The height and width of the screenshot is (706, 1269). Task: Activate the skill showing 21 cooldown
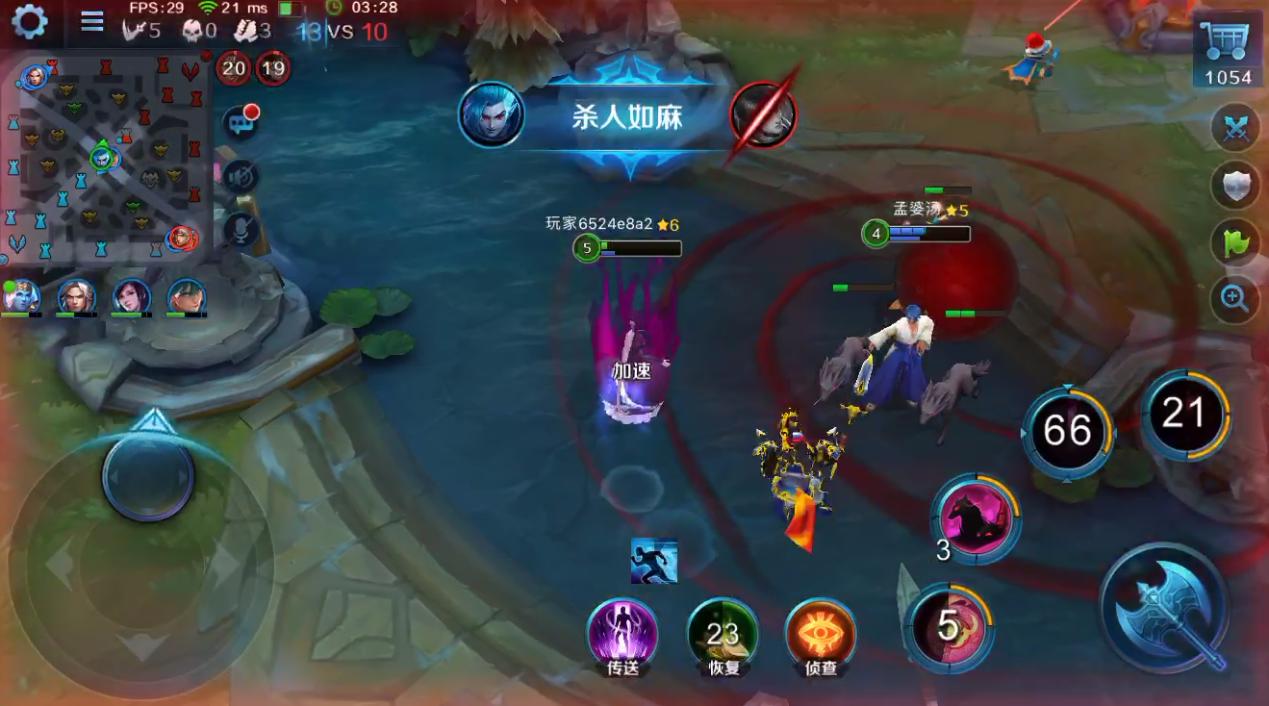(1185, 413)
